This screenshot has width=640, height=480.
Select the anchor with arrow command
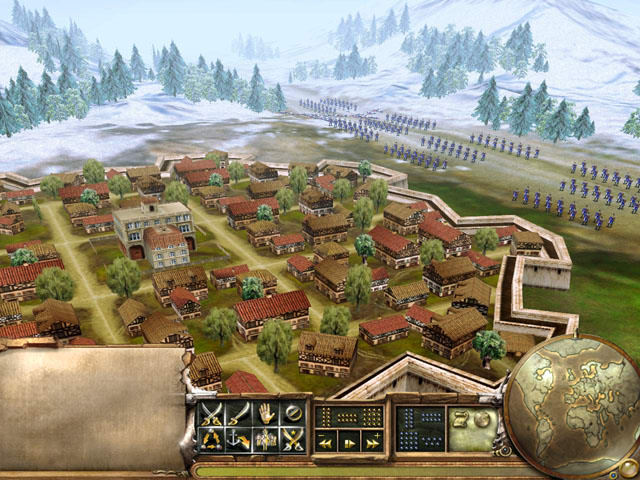pyautogui.click(x=239, y=438)
